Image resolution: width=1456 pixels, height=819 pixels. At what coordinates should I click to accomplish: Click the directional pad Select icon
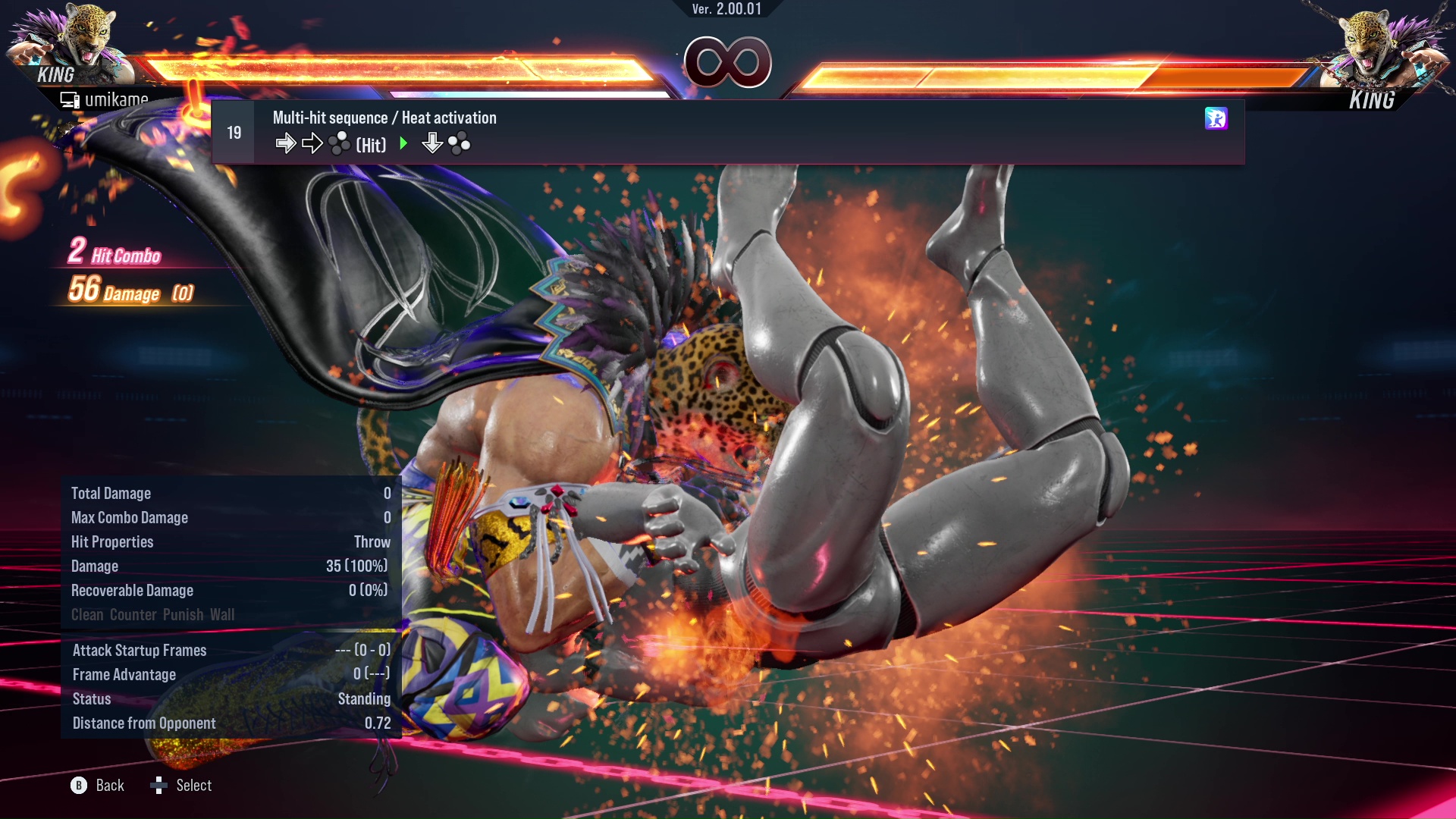pyautogui.click(x=159, y=786)
